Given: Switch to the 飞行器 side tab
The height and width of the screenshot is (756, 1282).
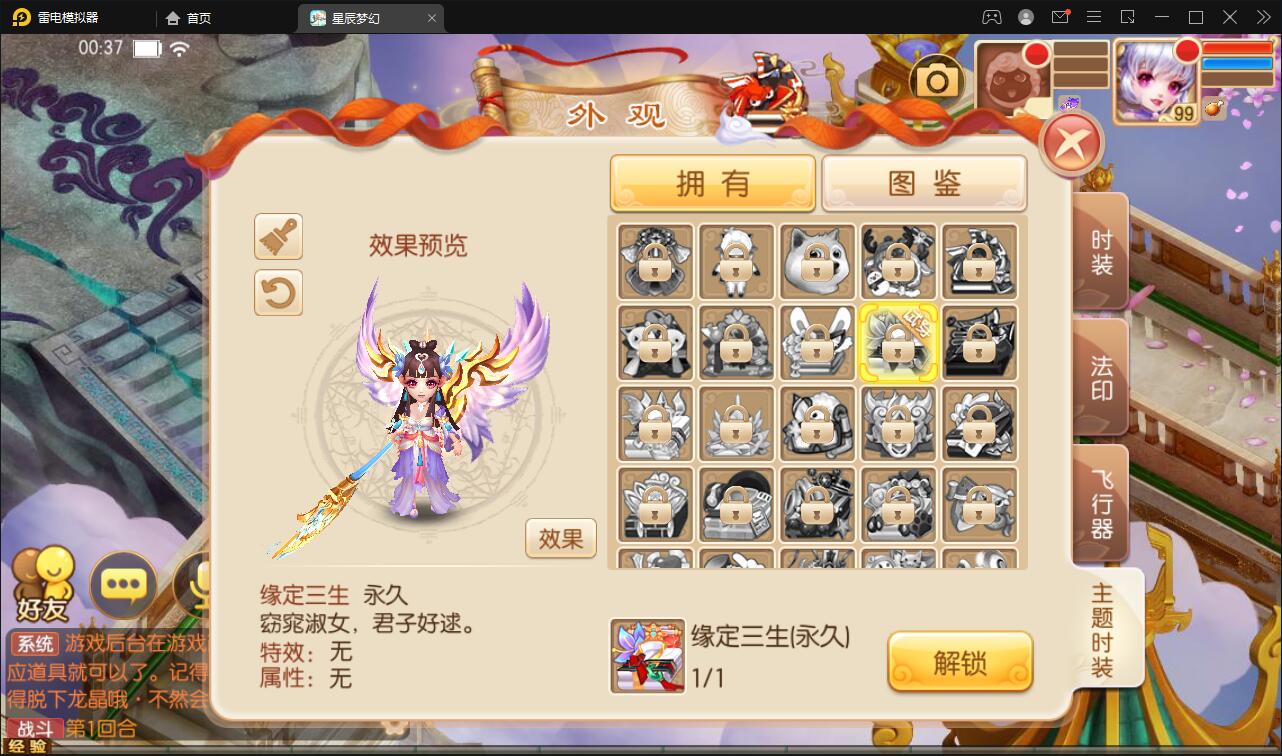Looking at the screenshot, I should (1100, 503).
